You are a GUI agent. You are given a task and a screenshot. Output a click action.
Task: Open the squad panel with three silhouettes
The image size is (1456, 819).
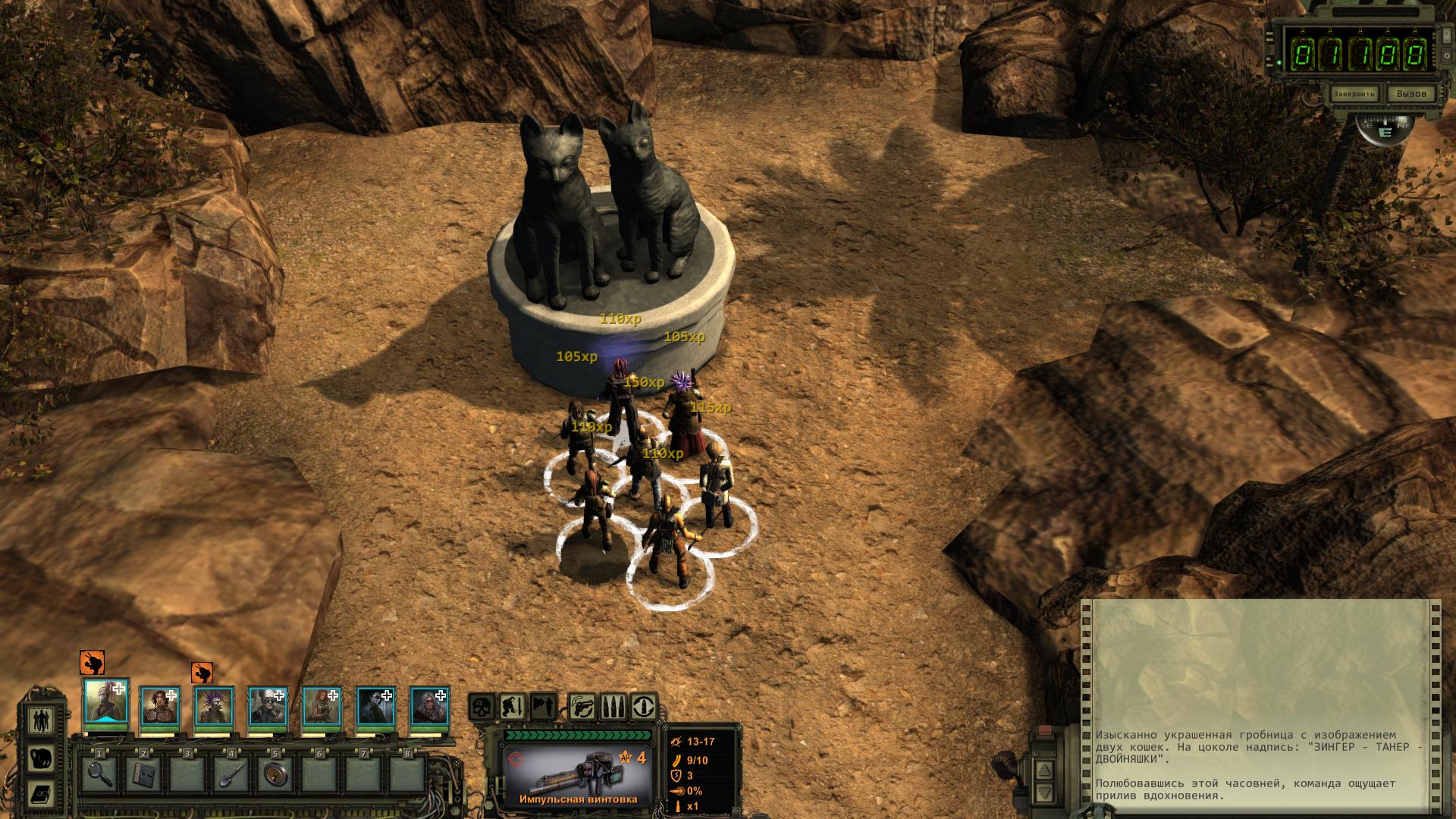point(41,719)
